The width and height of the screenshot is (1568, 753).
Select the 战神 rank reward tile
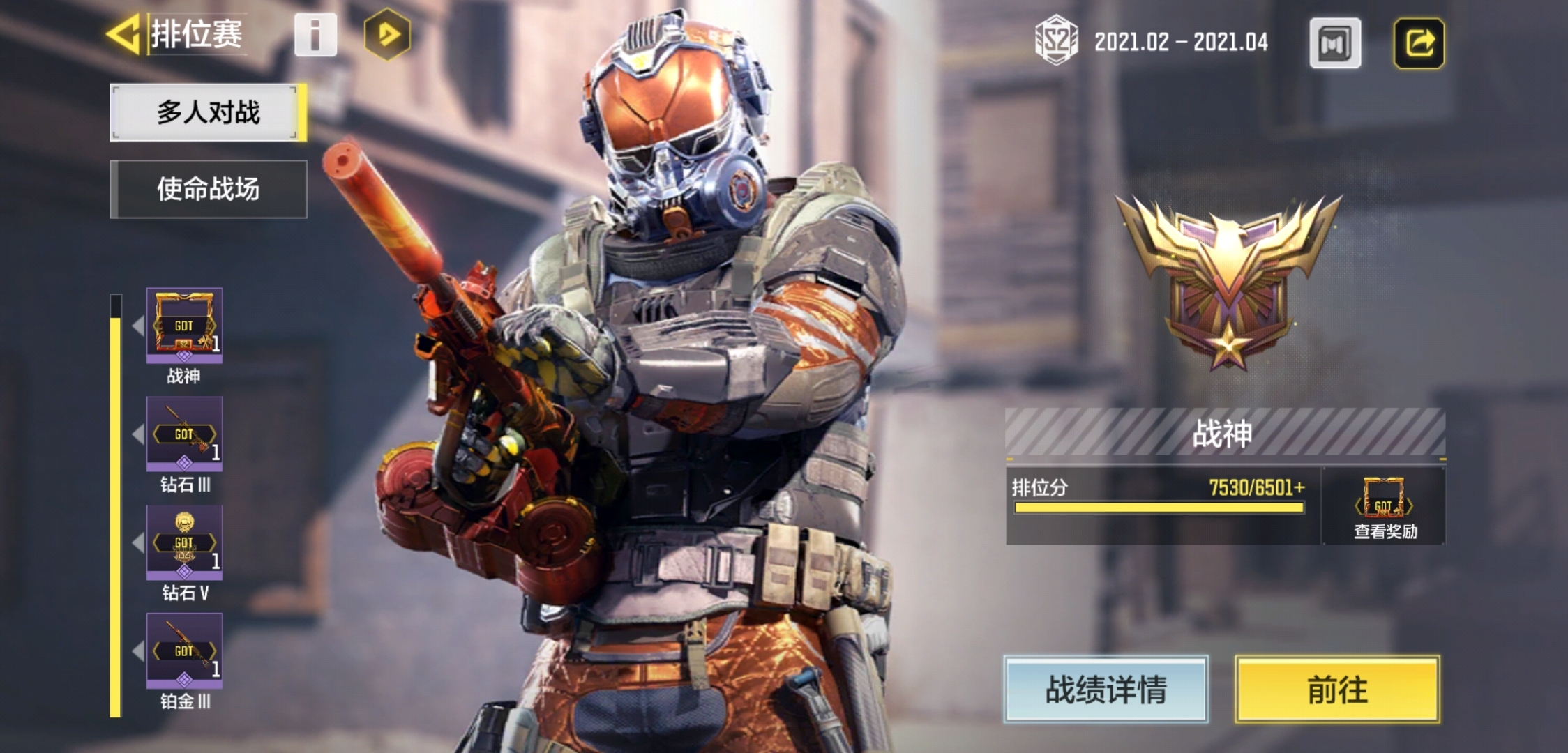click(184, 326)
